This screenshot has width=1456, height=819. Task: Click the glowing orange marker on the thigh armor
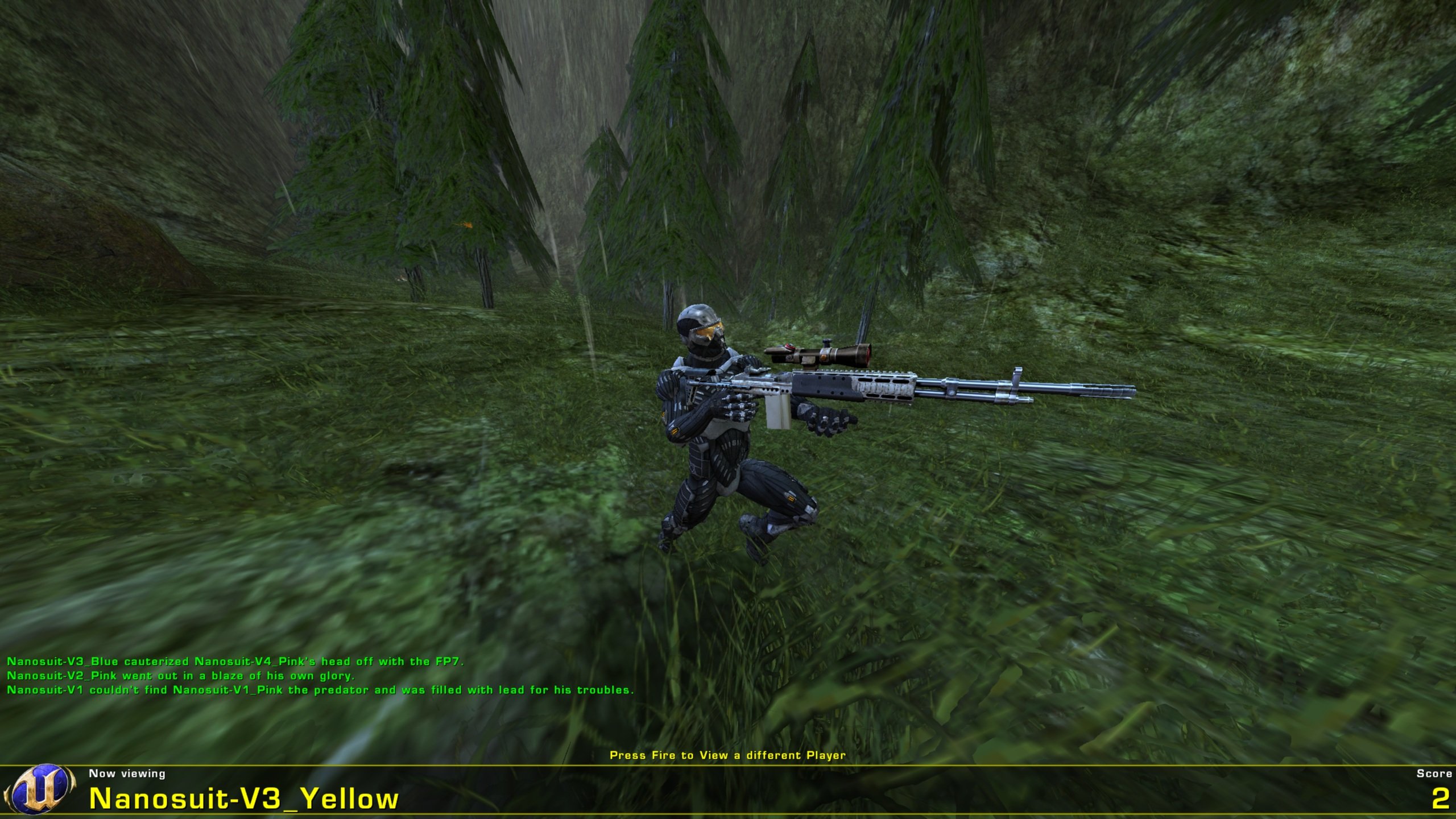tap(791, 499)
